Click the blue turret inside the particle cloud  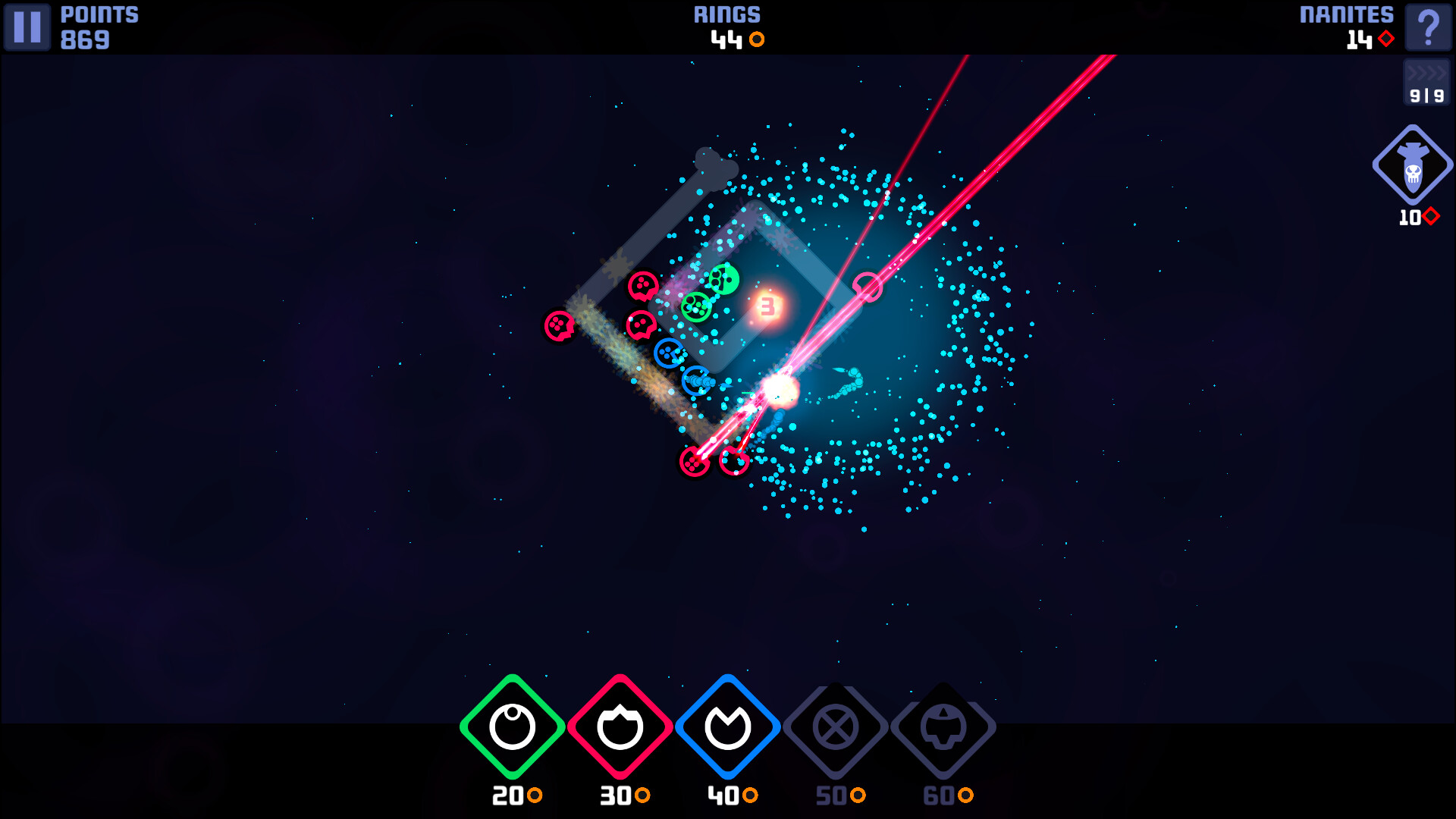coord(668,351)
